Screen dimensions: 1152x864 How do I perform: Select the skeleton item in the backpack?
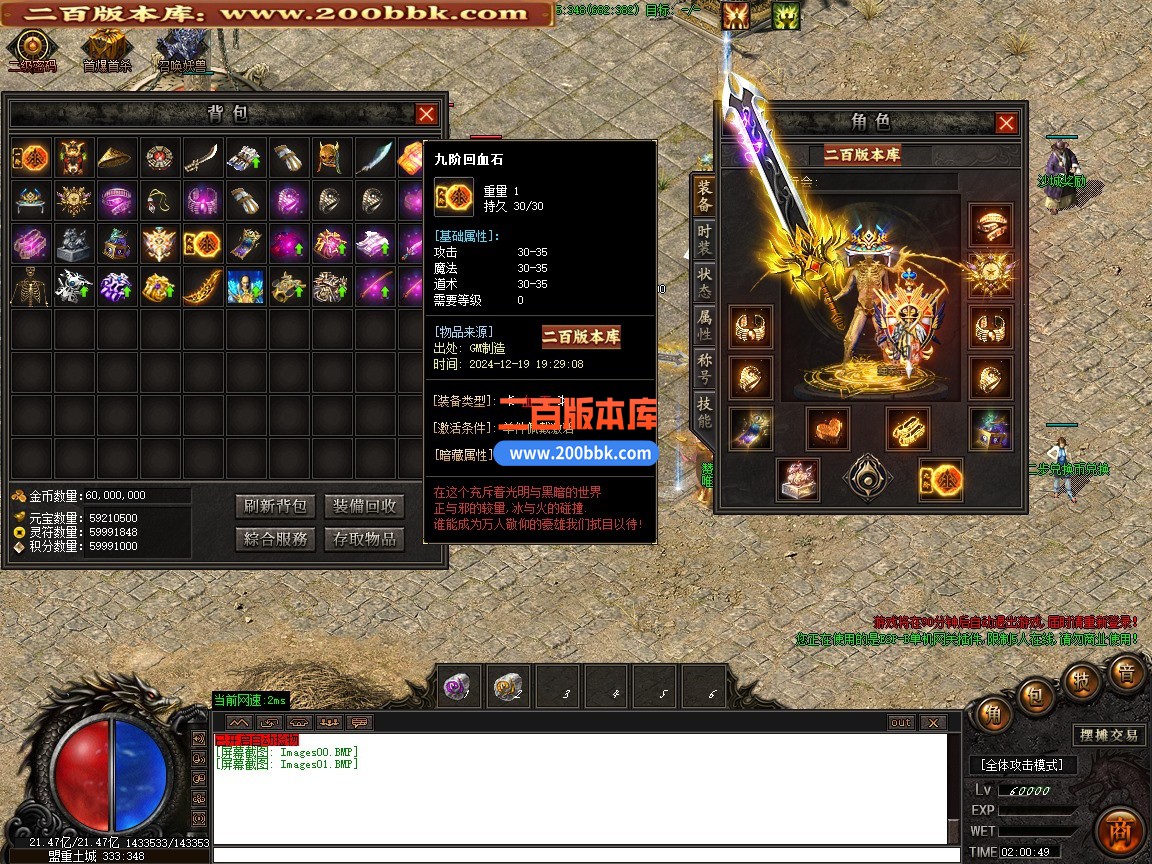30,286
